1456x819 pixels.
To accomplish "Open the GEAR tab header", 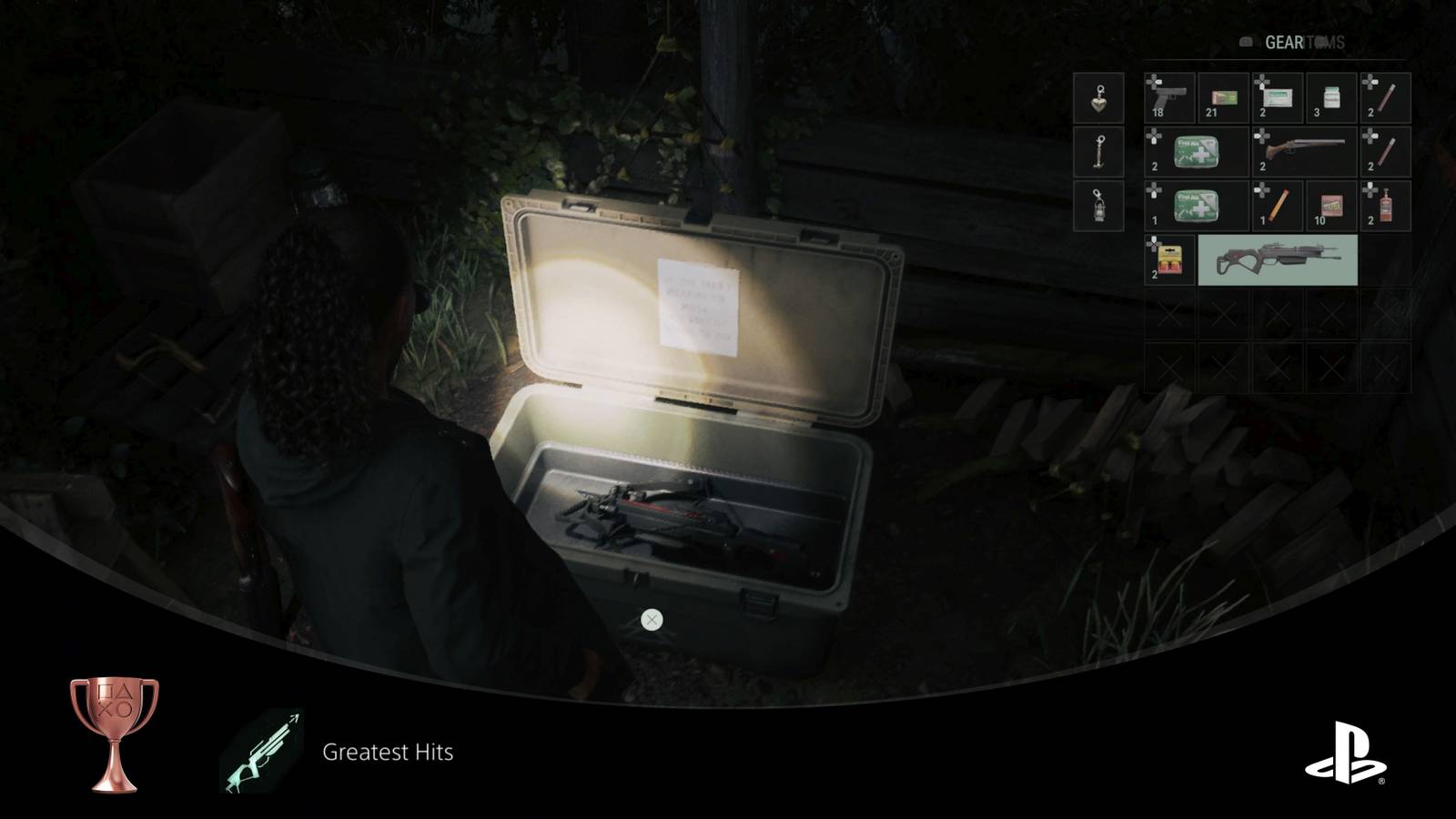I will click(1285, 41).
